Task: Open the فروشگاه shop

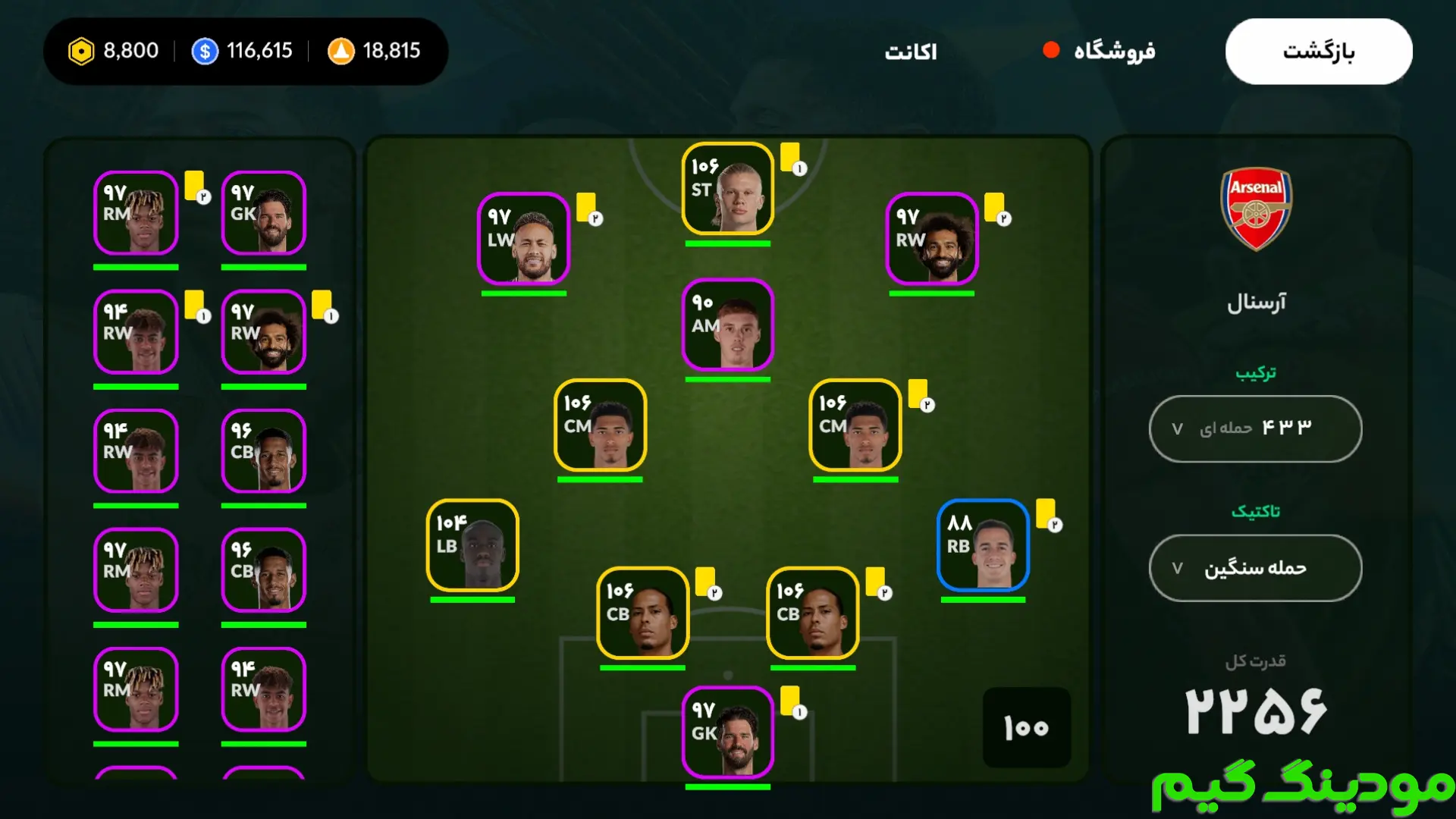Action: pos(1113,52)
